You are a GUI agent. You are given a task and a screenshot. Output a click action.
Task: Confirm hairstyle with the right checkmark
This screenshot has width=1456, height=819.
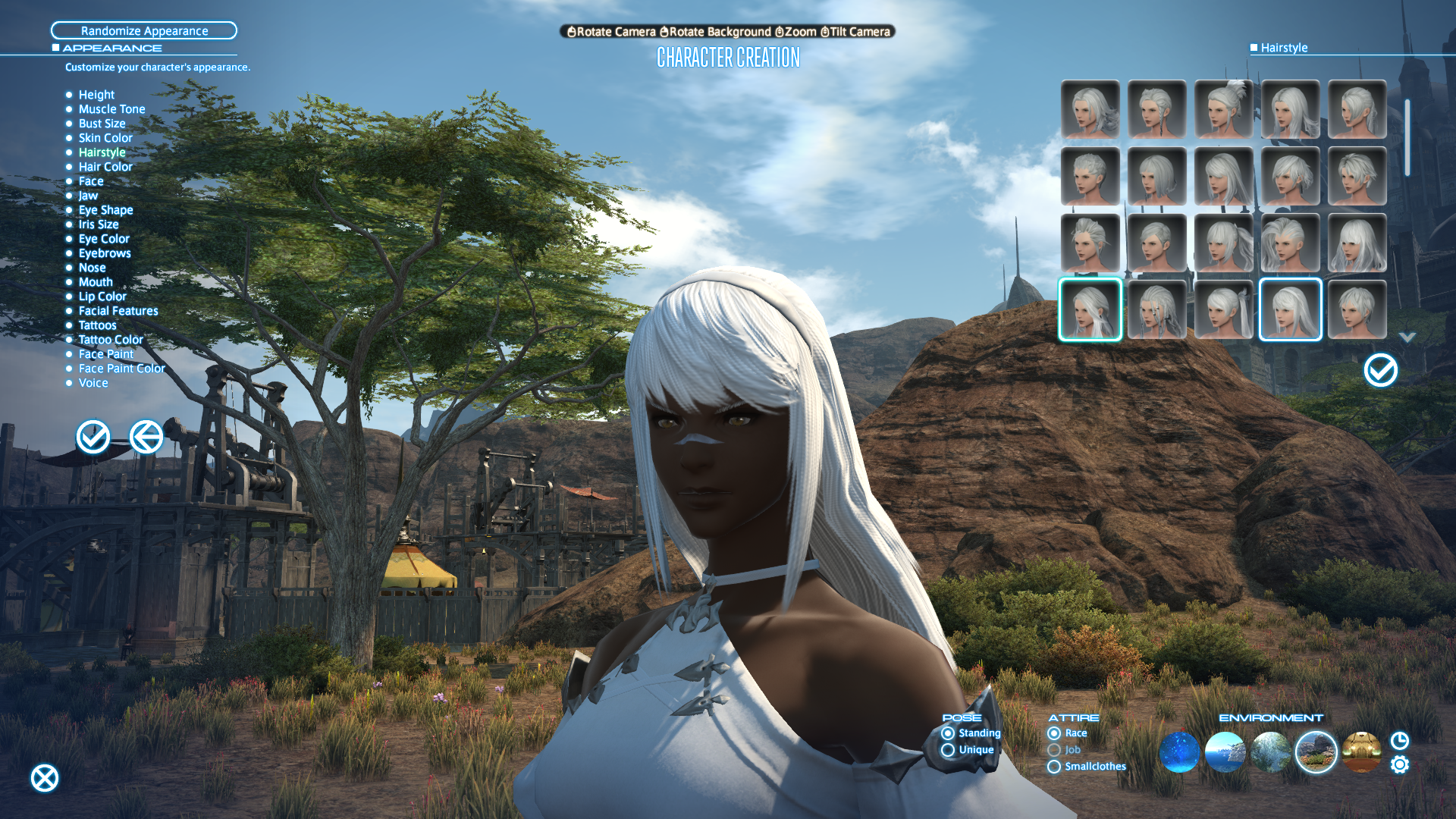(1380, 371)
